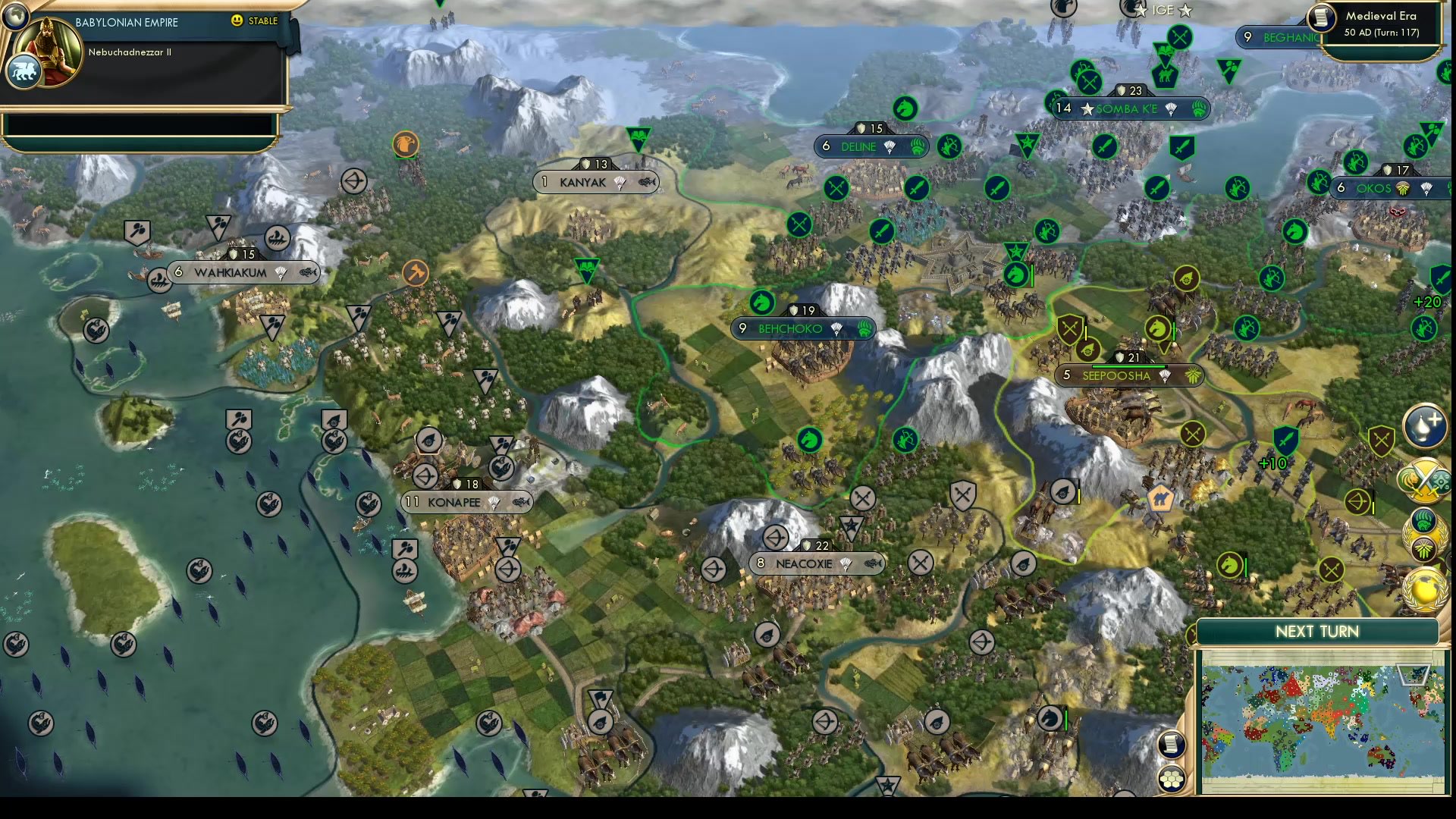1456x819 pixels.
Task: Select the green horse unit flag near Behchoko
Action: click(x=762, y=303)
